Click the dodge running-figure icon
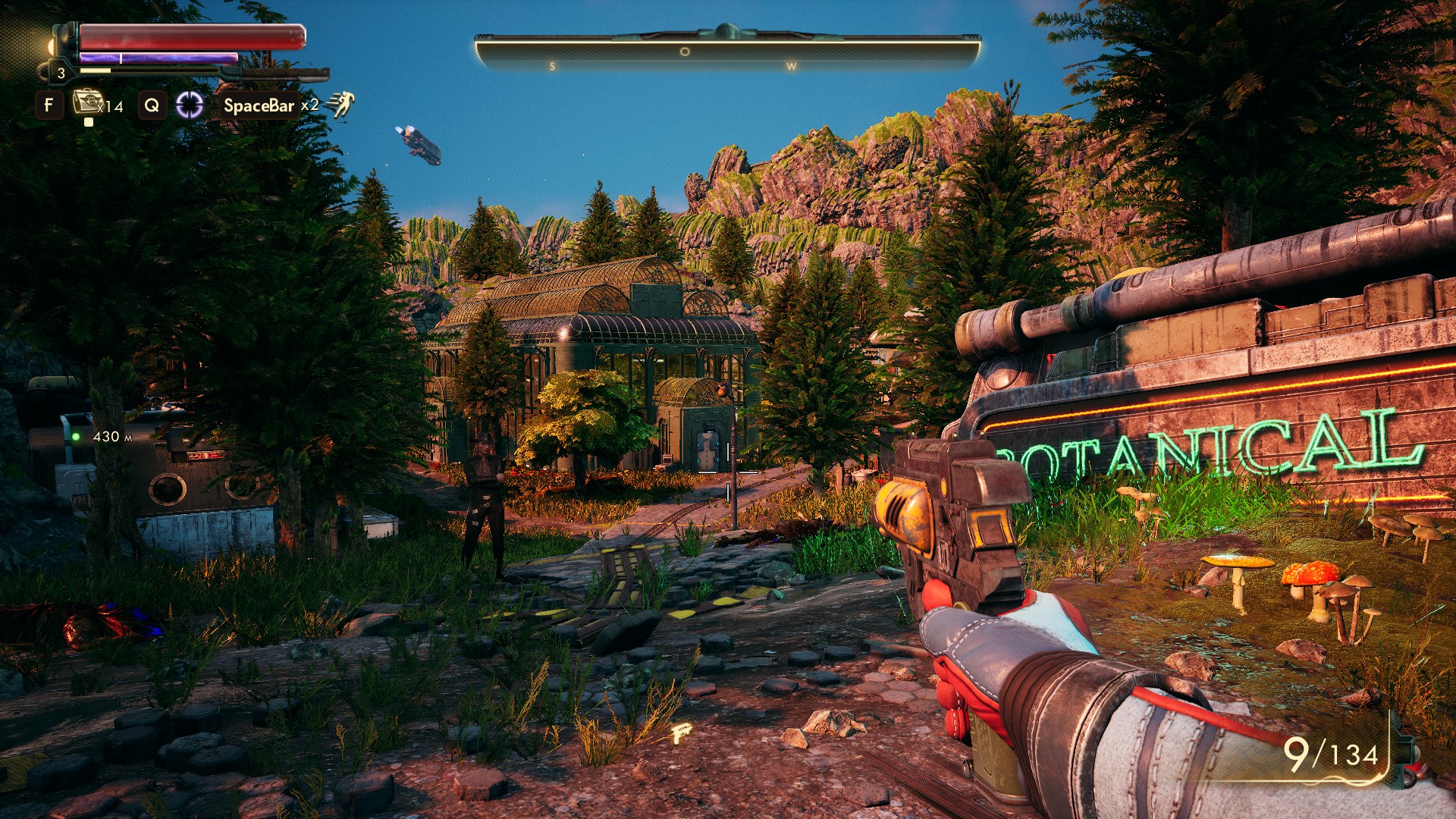 coord(341,105)
